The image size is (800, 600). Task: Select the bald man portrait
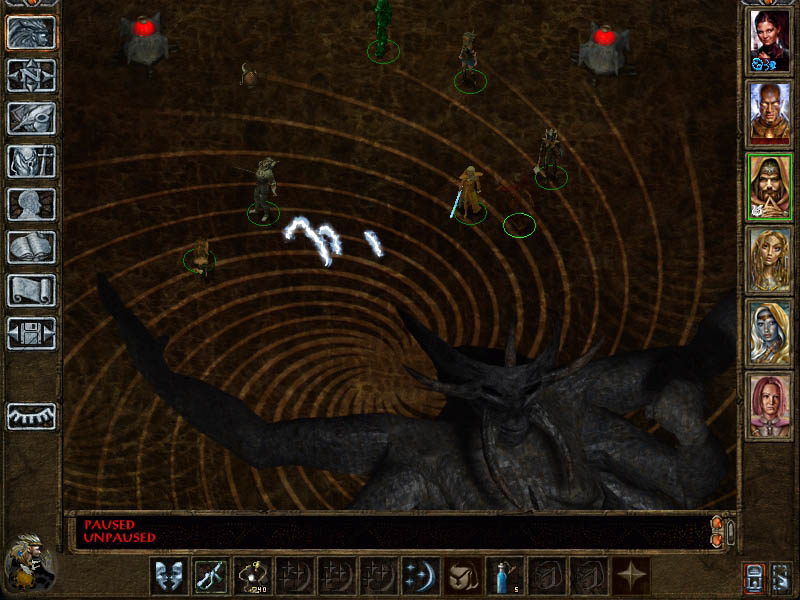click(770, 114)
